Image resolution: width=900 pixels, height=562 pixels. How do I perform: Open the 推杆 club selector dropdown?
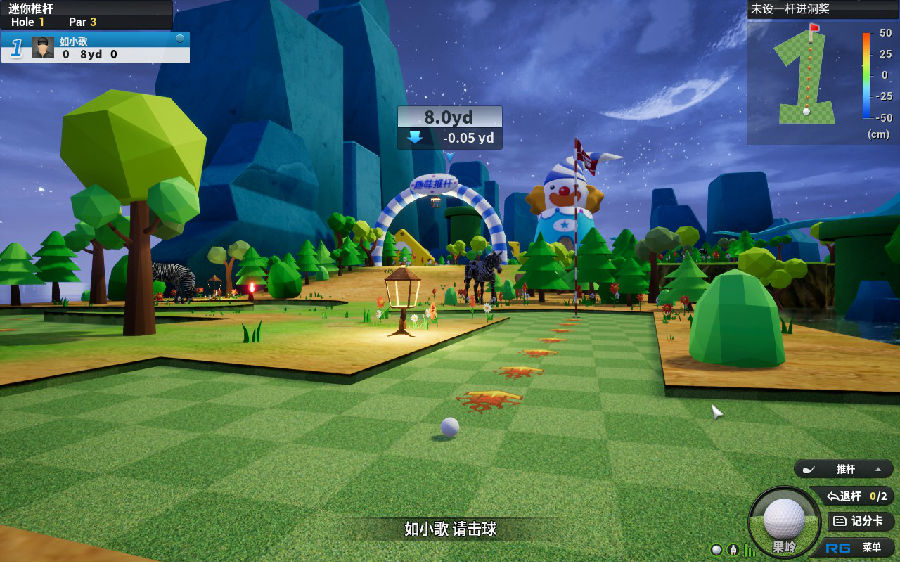pos(845,469)
